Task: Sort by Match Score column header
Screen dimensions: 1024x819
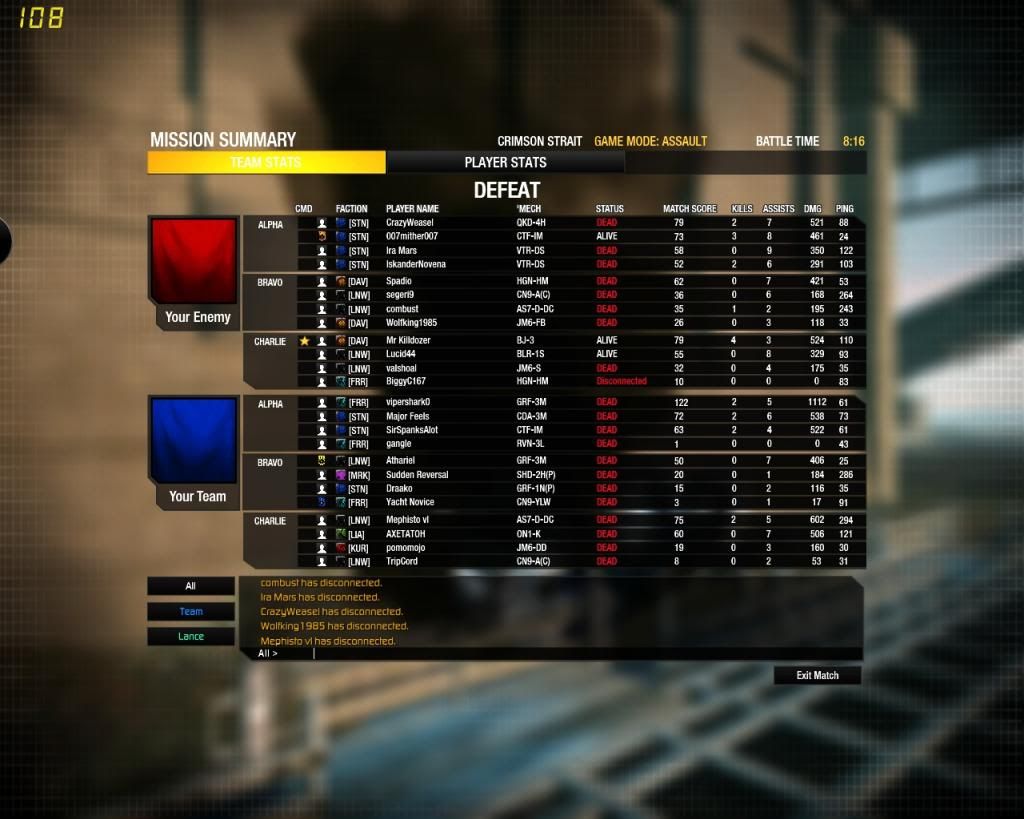Action: pyautogui.click(x=689, y=209)
